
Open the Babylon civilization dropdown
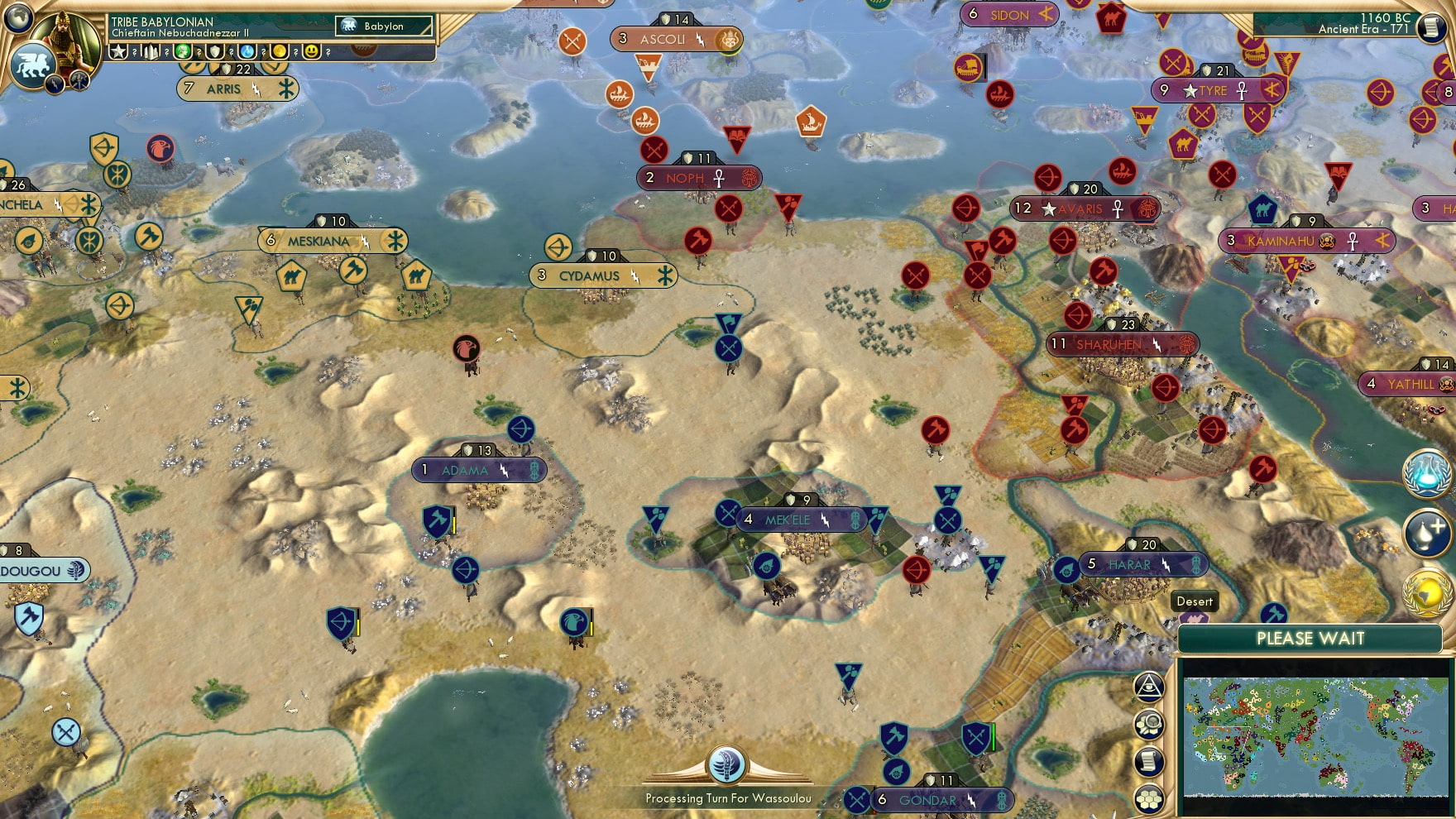pyautogui.click(x=386, y=26)
